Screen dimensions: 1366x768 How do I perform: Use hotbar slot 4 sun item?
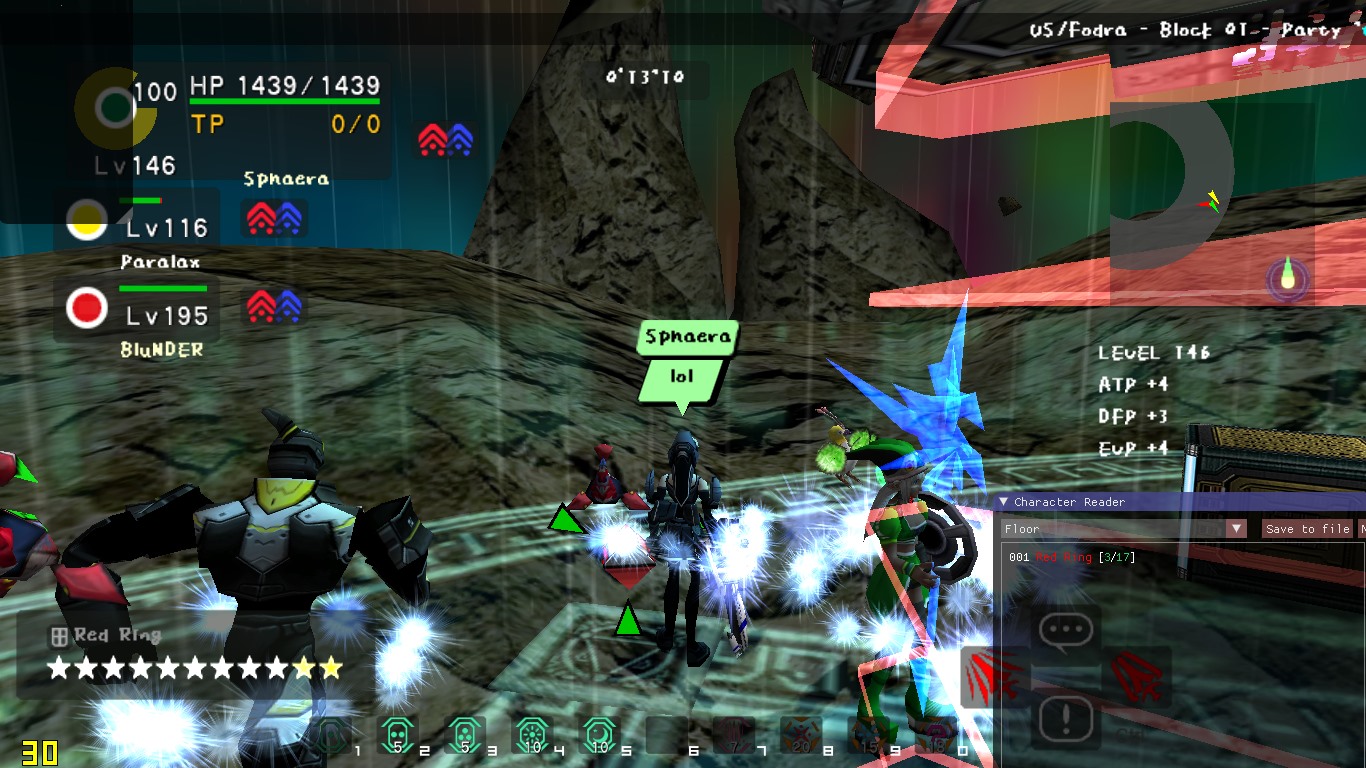tap(531, 736)
